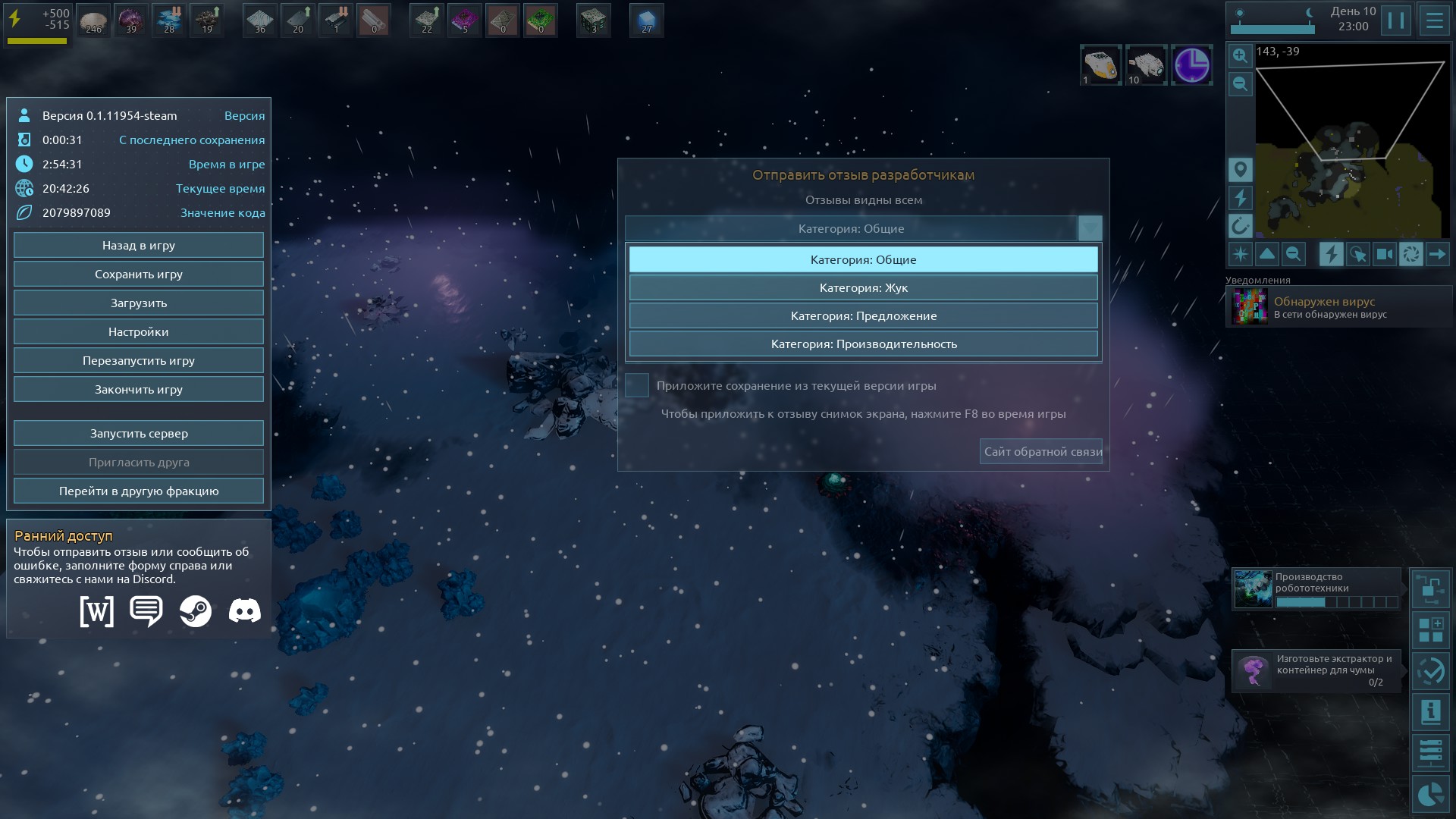The image size is (1456, 819).
Task: Select Категория: Жук option
Action: tap(863, 288)
